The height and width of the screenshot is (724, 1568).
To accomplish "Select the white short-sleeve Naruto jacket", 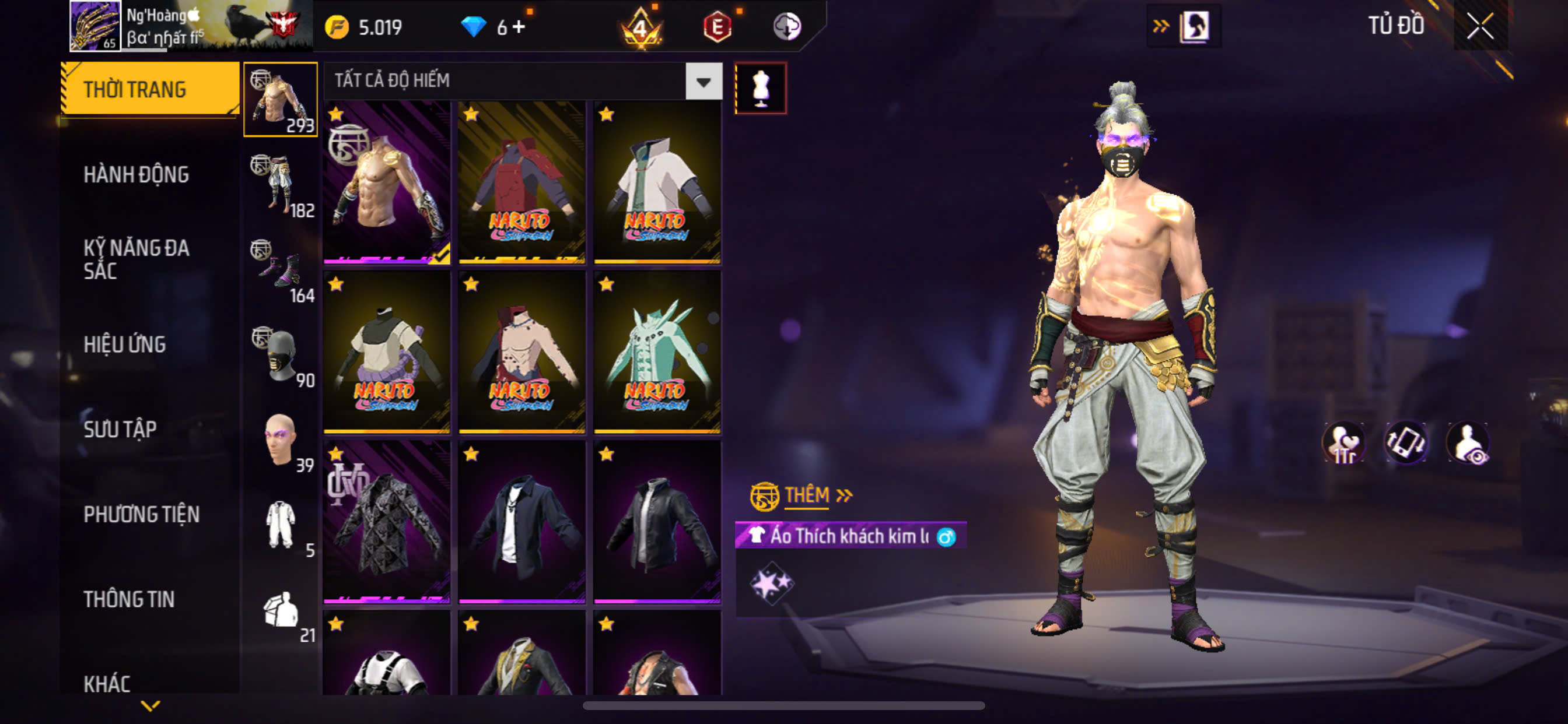I will [x=657, y=182].
